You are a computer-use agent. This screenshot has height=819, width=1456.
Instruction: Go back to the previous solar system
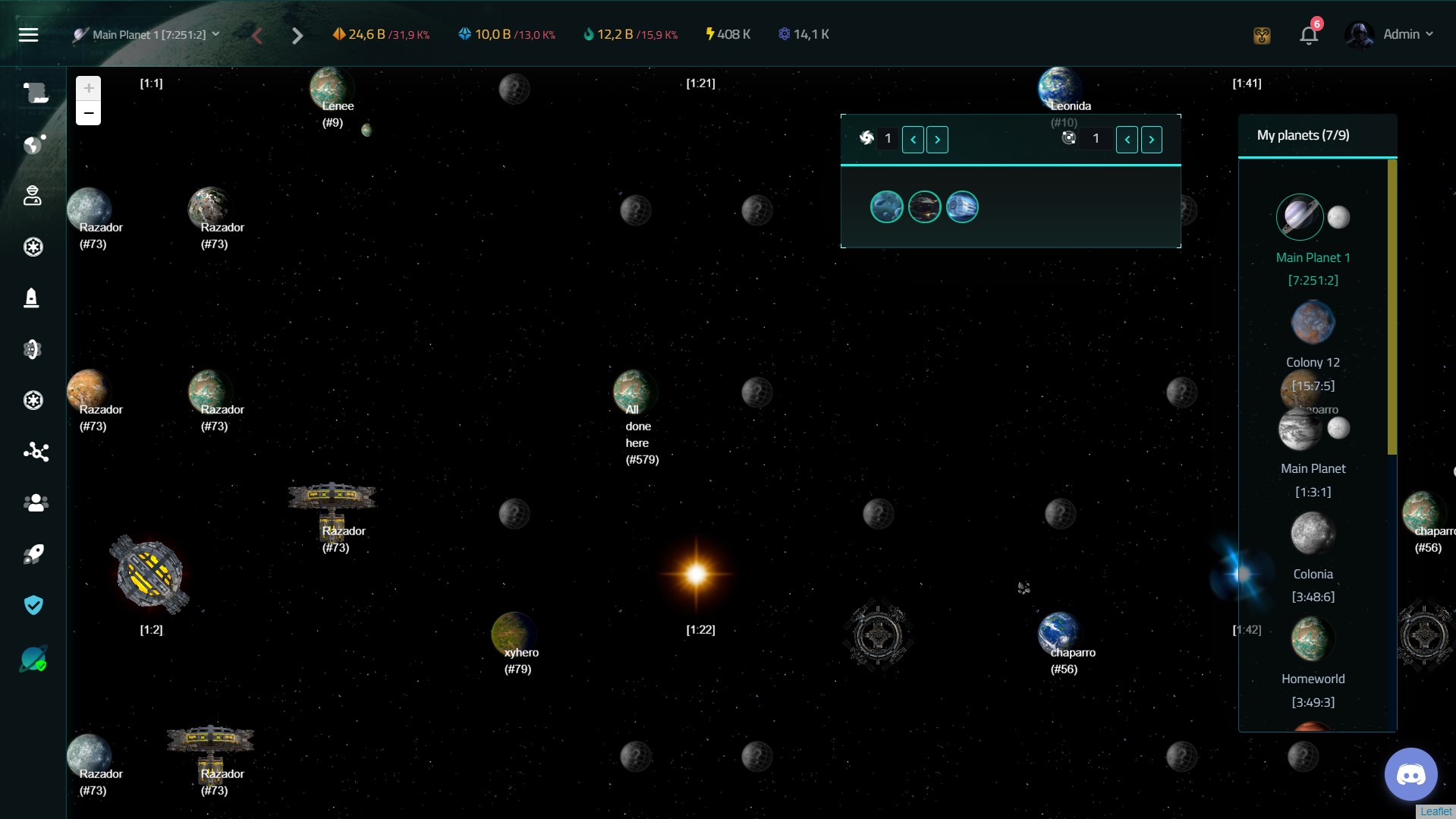tap(1127, 140)
